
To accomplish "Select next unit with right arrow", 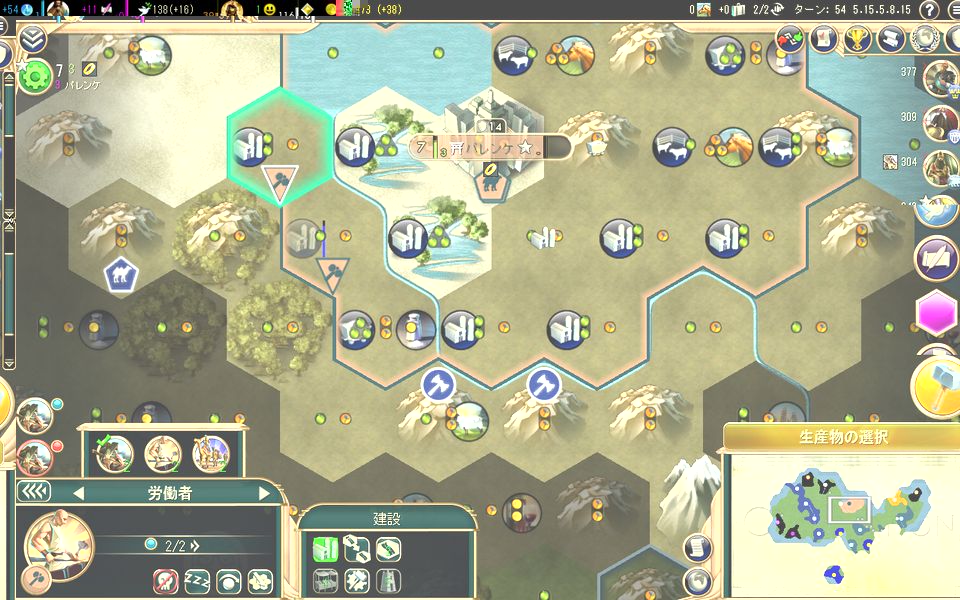I will [x=264, y=493].
